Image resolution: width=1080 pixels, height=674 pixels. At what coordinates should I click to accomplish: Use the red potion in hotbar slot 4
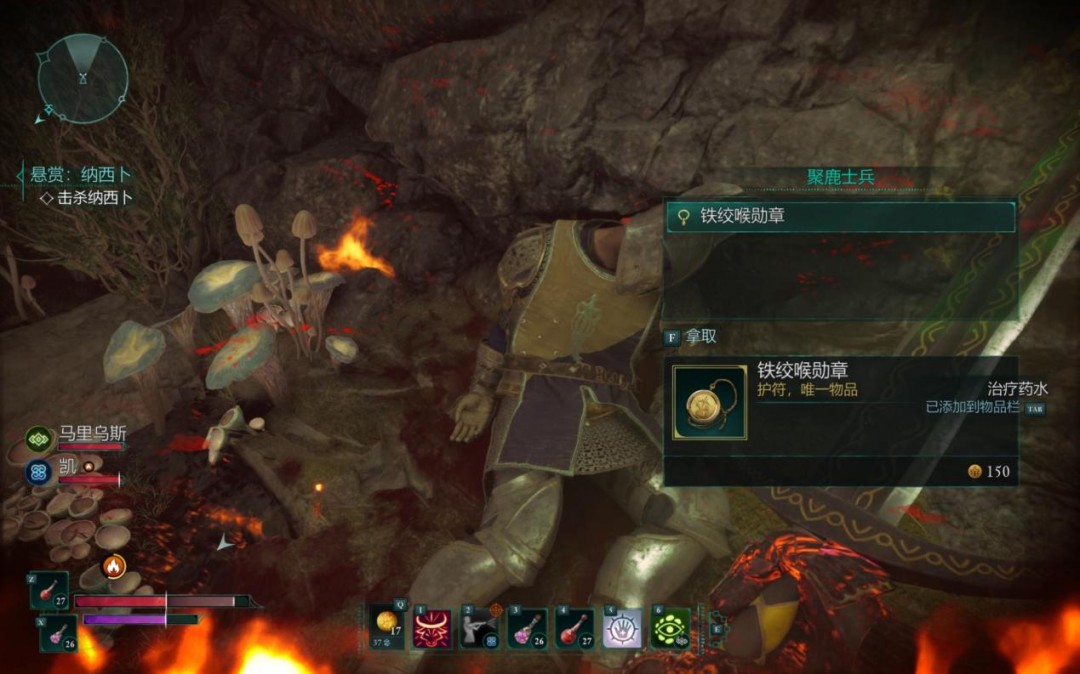(x=573, y=628)
